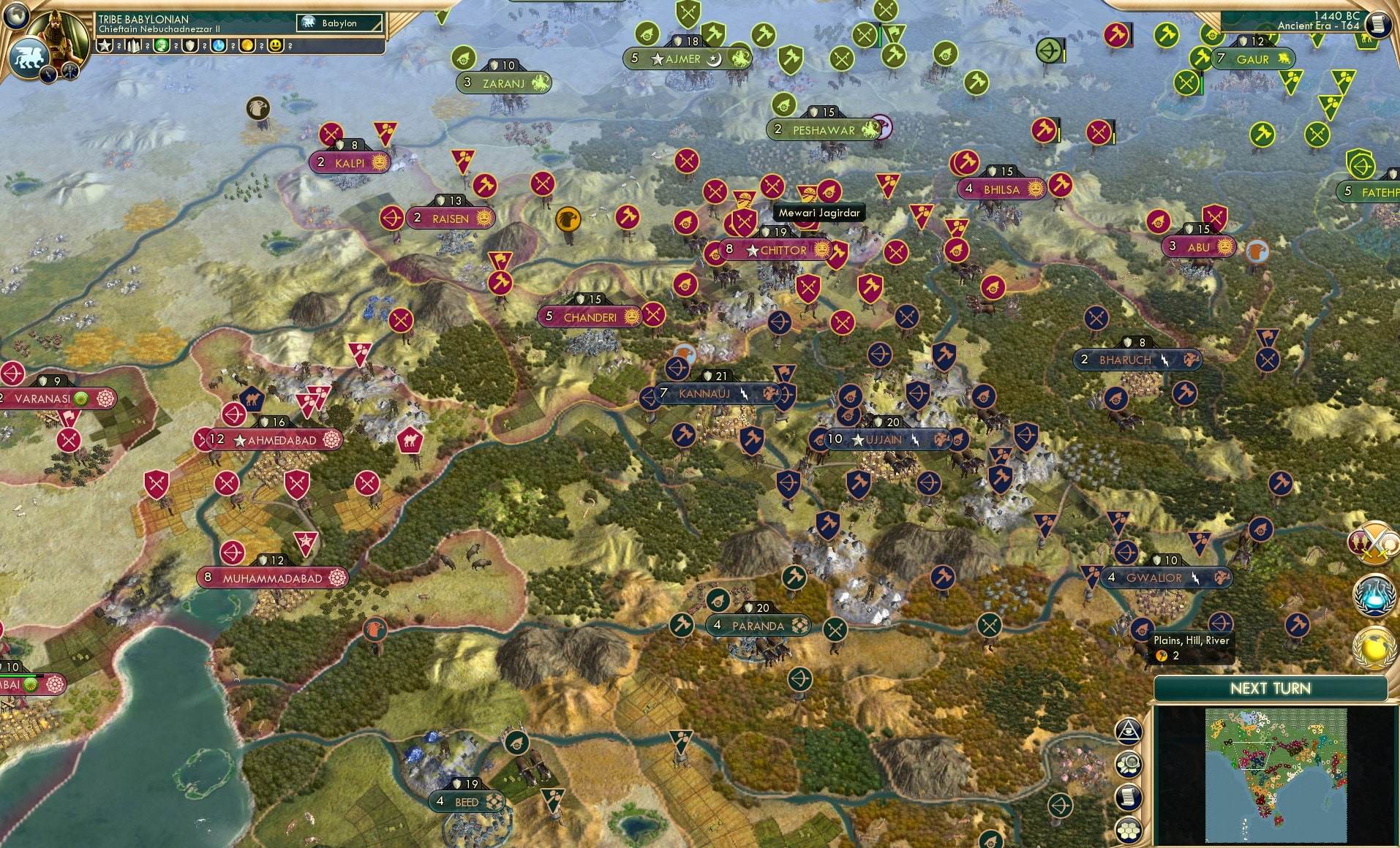The height and width of the screenshot is (848, 1400).
Task: Toggle the small globe button in the top-left corner
Action: coord(16,17)
